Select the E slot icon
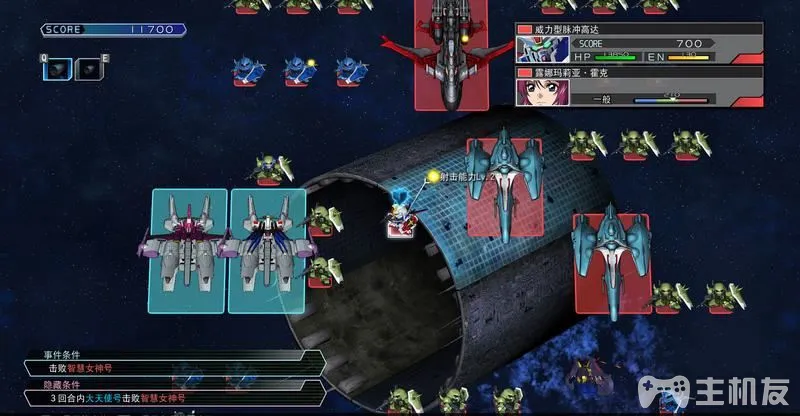The width and height of the screenshot is (800, 416). (x=88, y=68)
